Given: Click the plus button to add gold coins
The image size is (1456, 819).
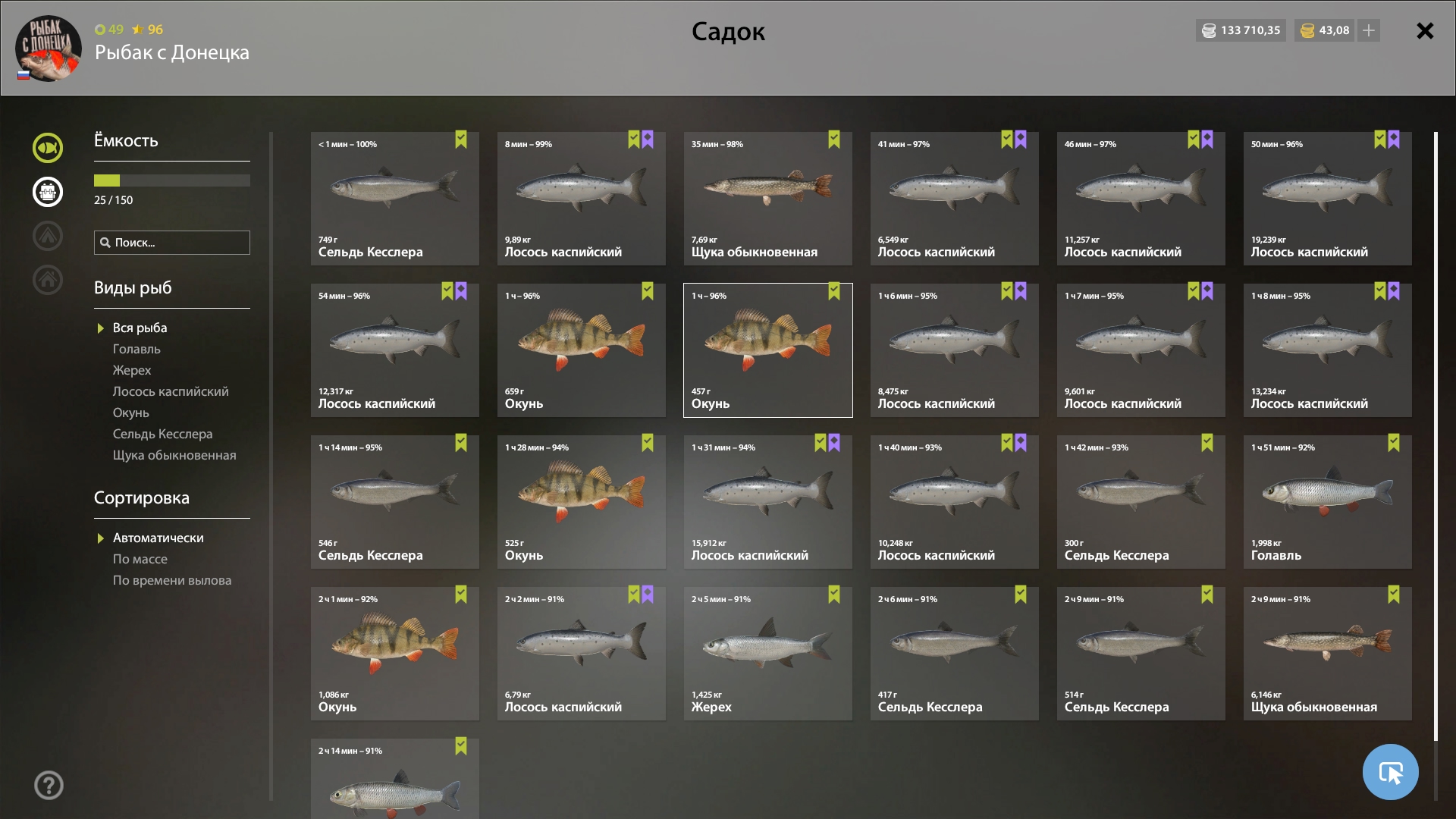Looking at the screenshot, I should 1369,30.
